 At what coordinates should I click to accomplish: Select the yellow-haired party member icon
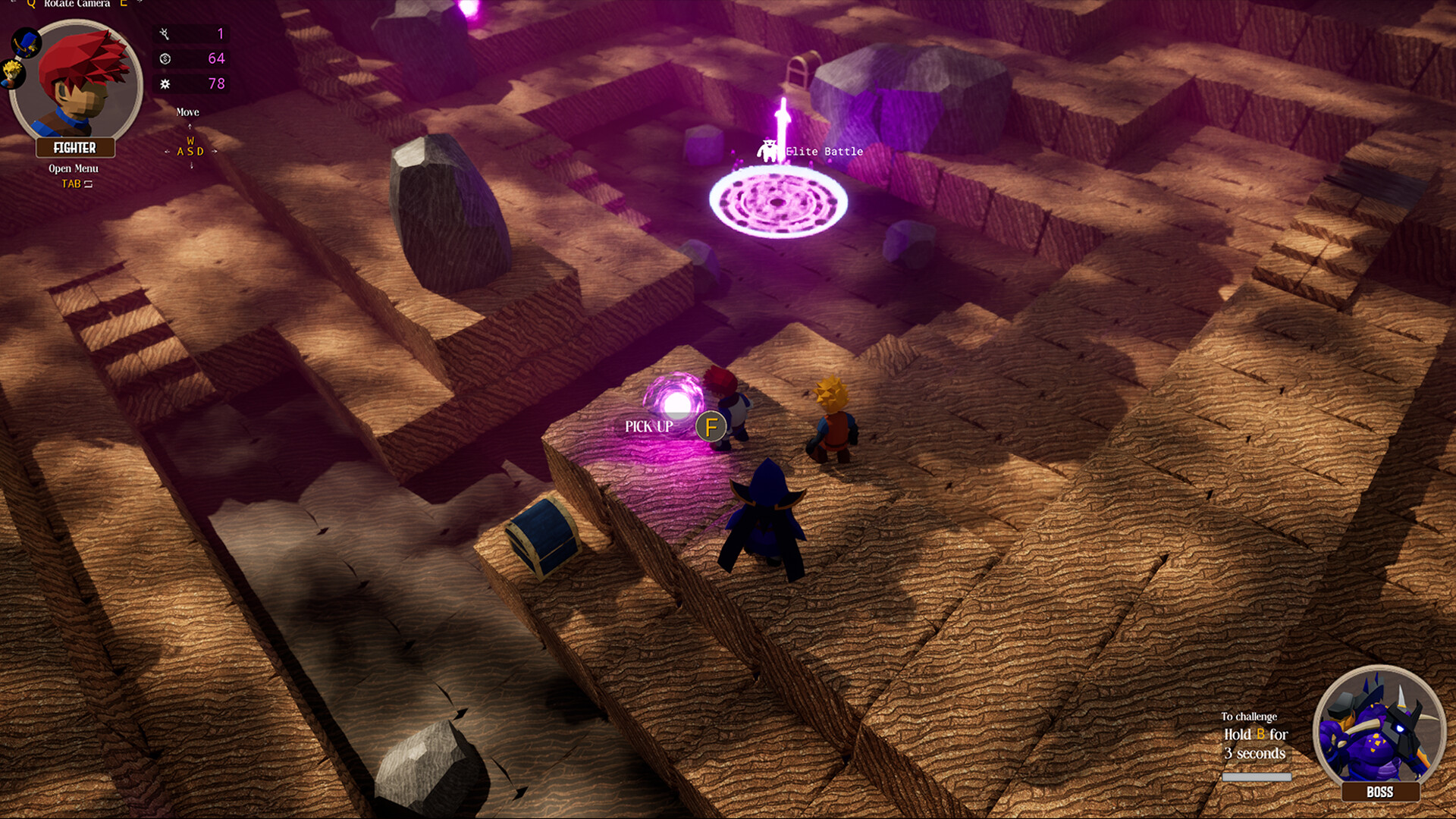click(11, 73)
